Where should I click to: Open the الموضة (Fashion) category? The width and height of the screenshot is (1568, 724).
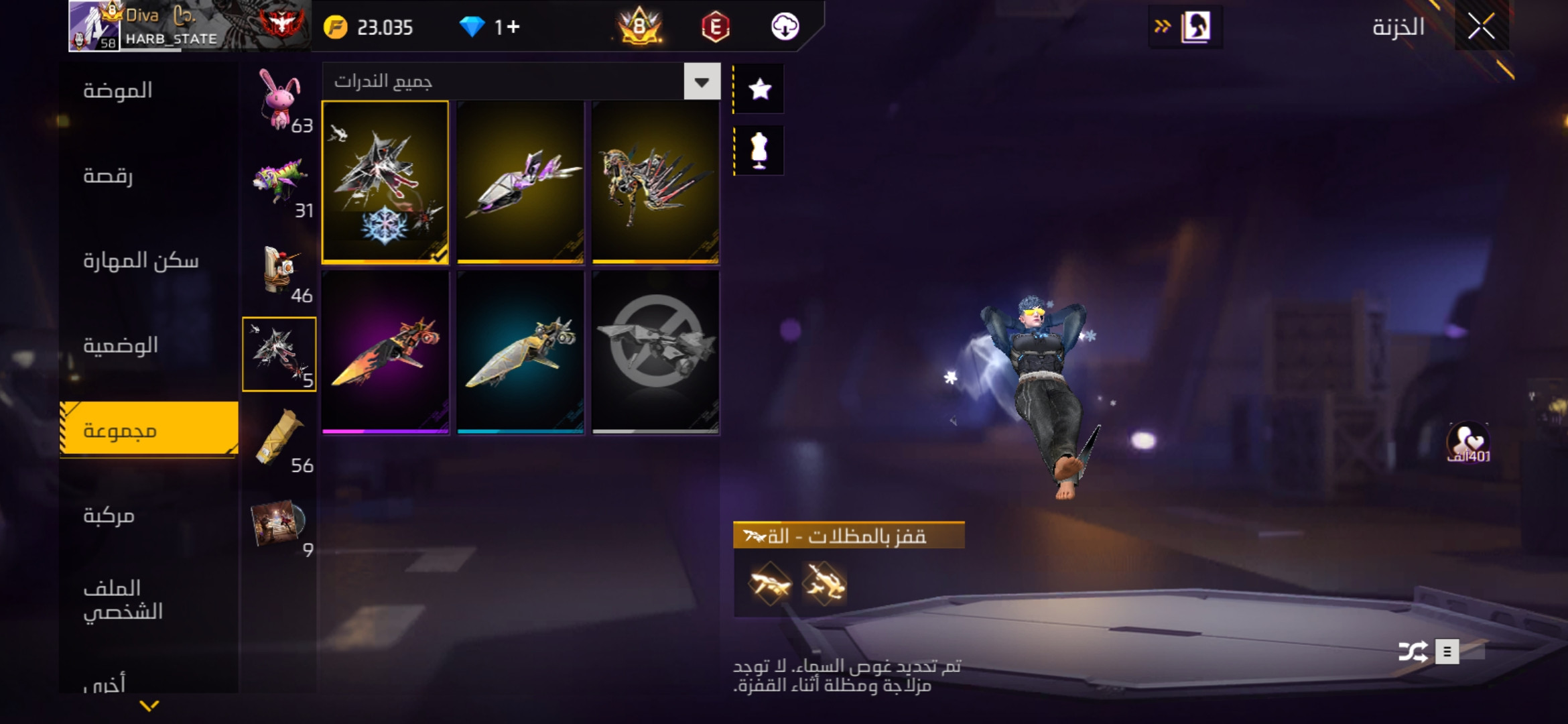[118, 90]
